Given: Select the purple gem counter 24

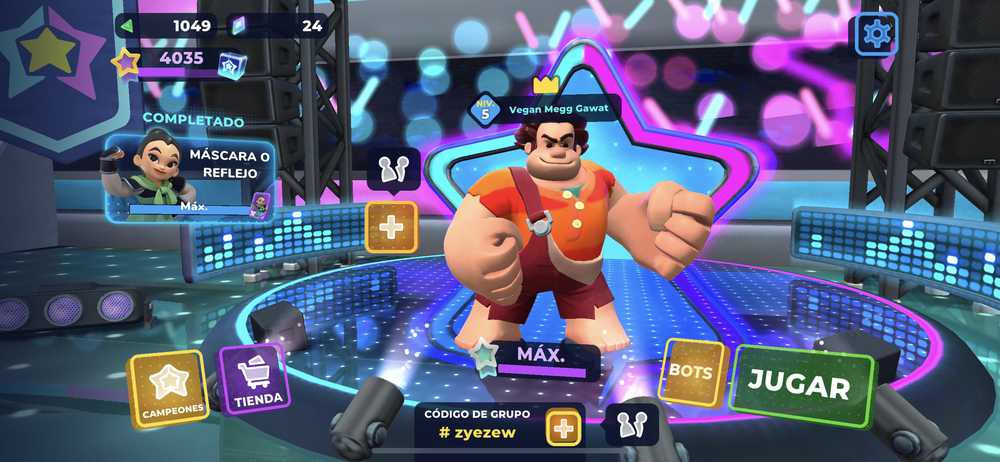Looking at the screenshot, I should point(280,25).
